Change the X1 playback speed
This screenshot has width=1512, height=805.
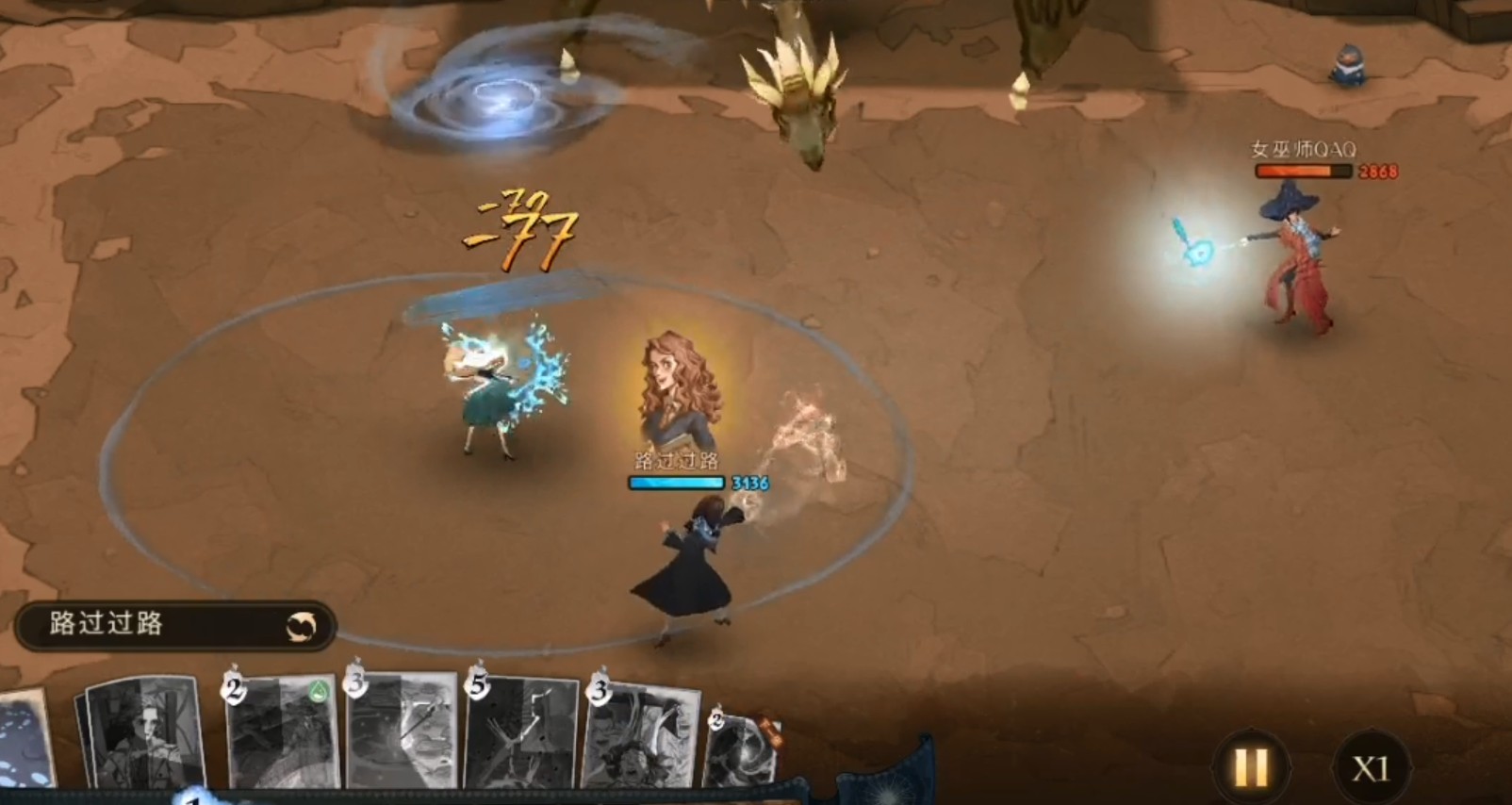pos(1371,768)
